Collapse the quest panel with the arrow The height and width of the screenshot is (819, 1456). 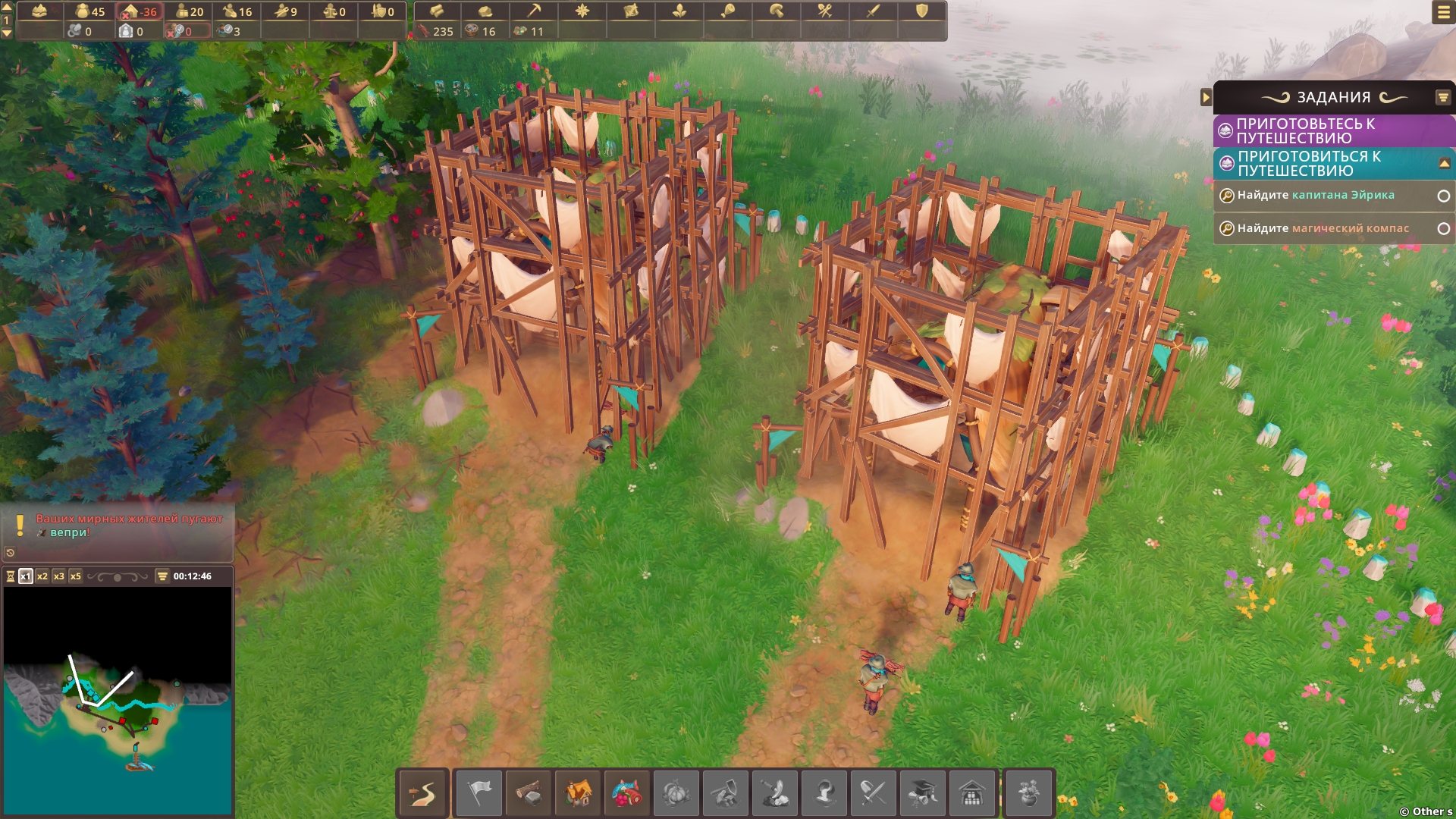1206,97
